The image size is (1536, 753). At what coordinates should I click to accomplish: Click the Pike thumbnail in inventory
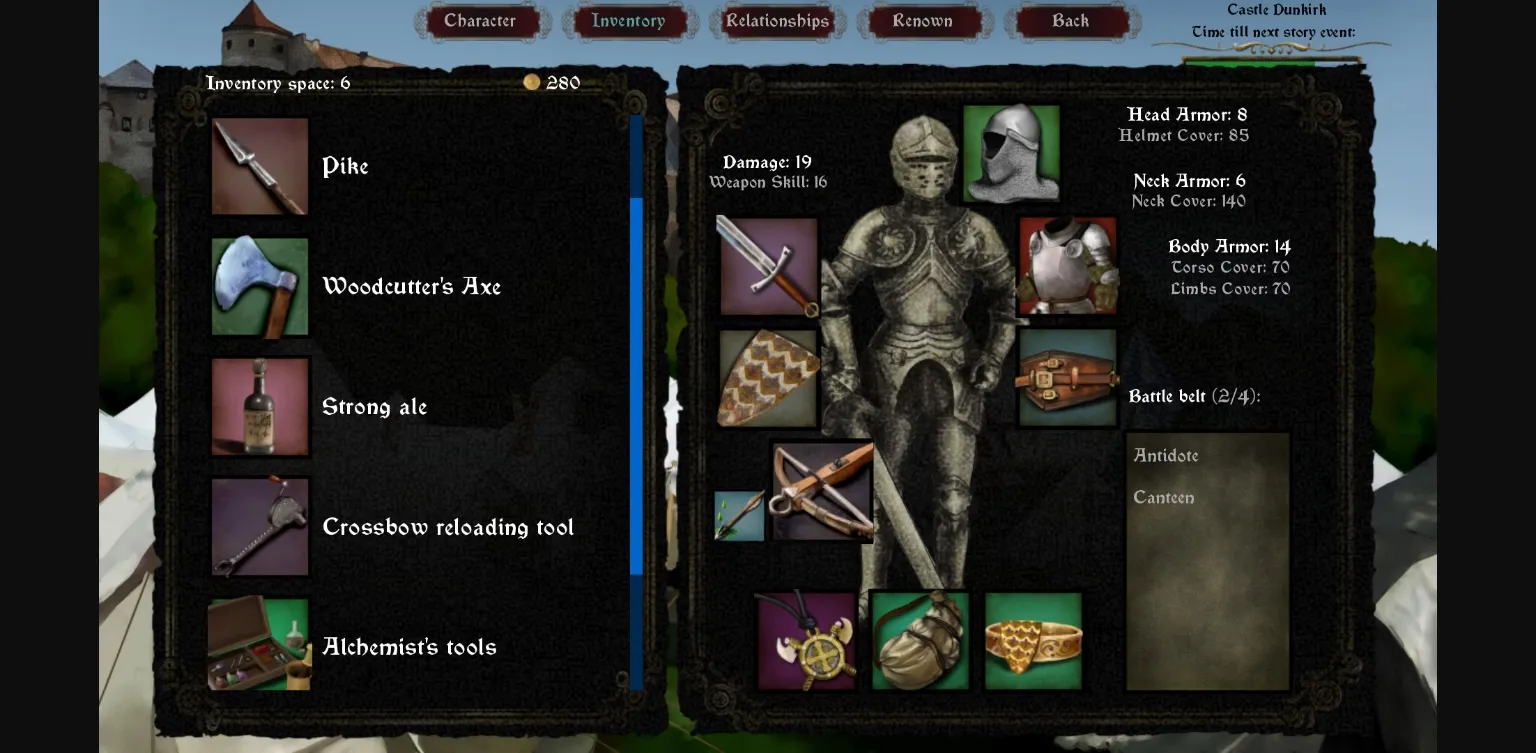click(x=259, y=166)
